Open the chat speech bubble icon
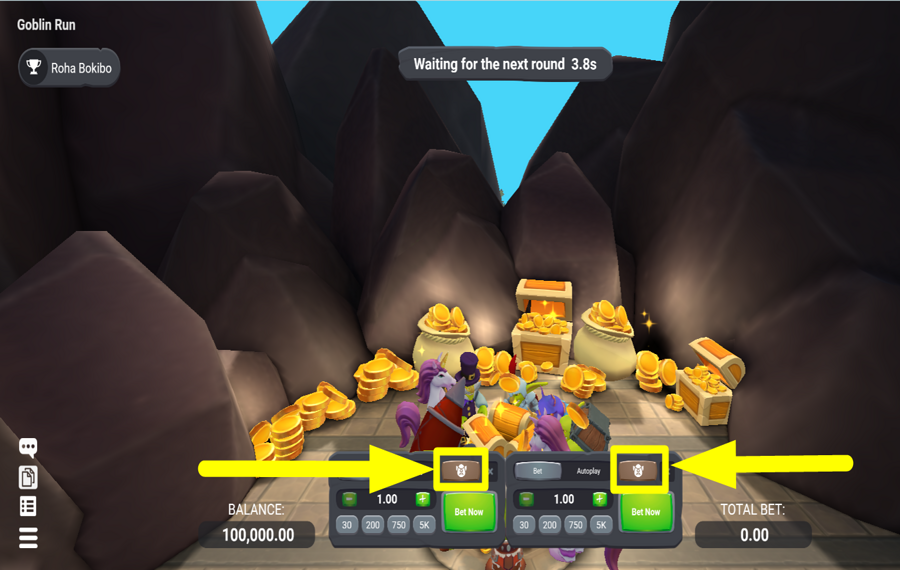Screen dimensions: 900x570 click(28, 447)
